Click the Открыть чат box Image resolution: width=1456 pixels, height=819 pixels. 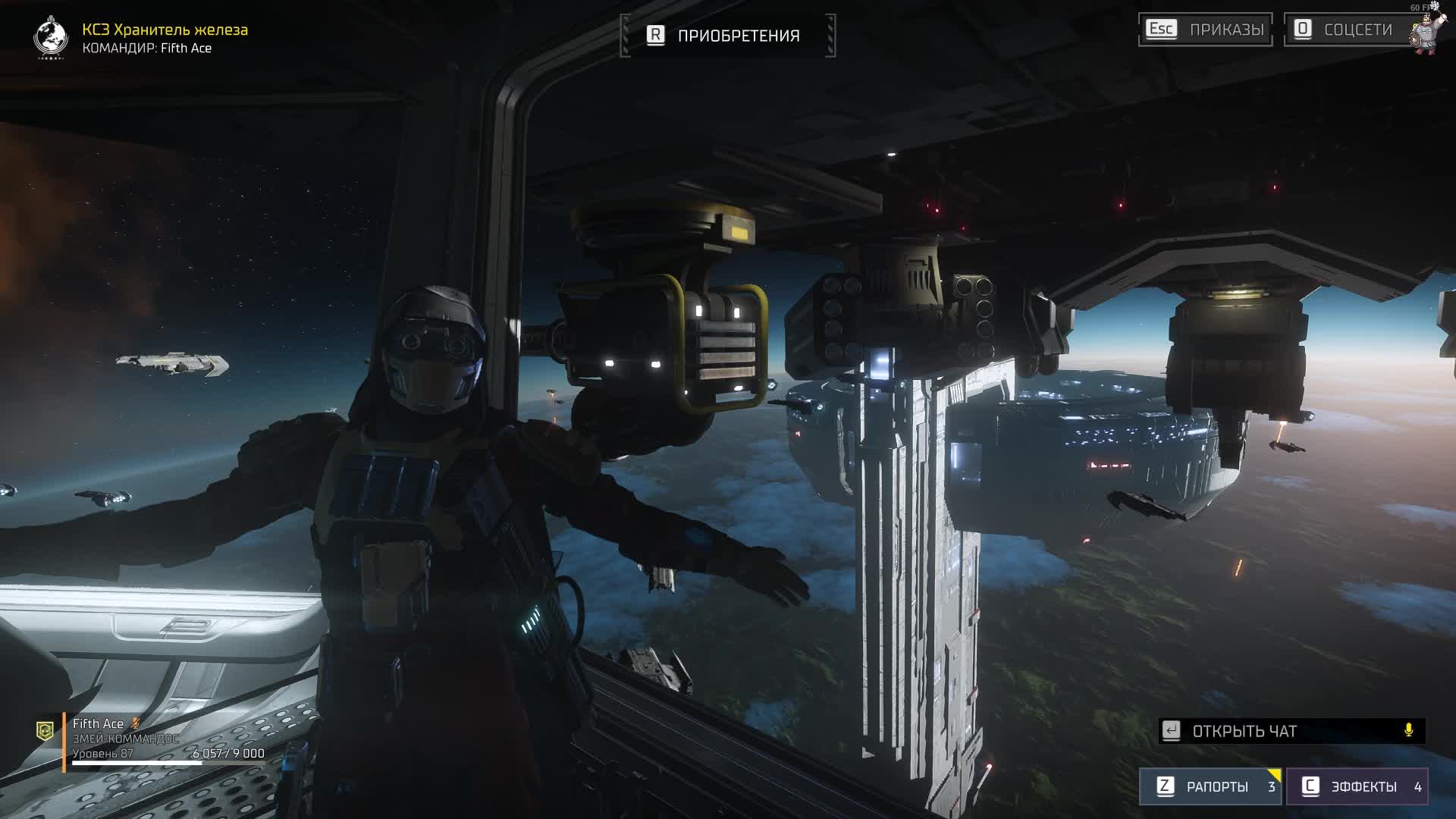1282,731
